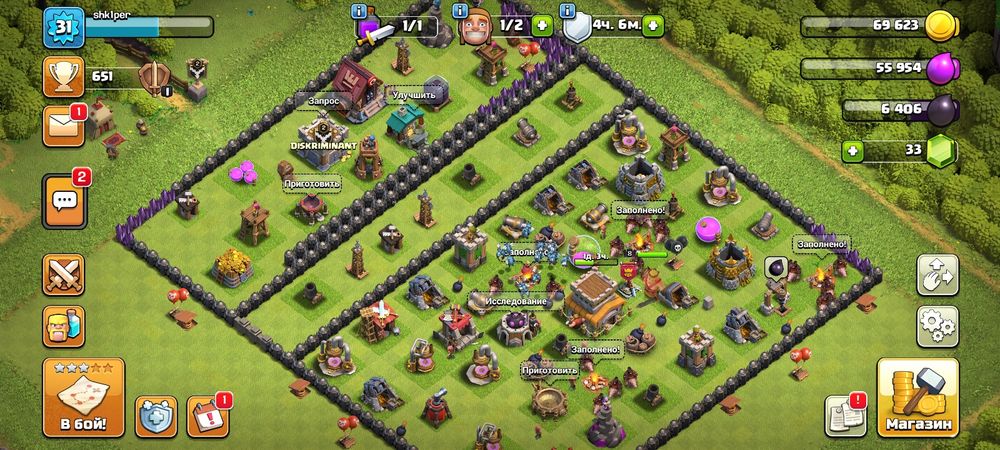Image resolution: width=1000 pixels, height=450 pixels.
Task: View the player profile level 31 badge
Action: [60, 27]
